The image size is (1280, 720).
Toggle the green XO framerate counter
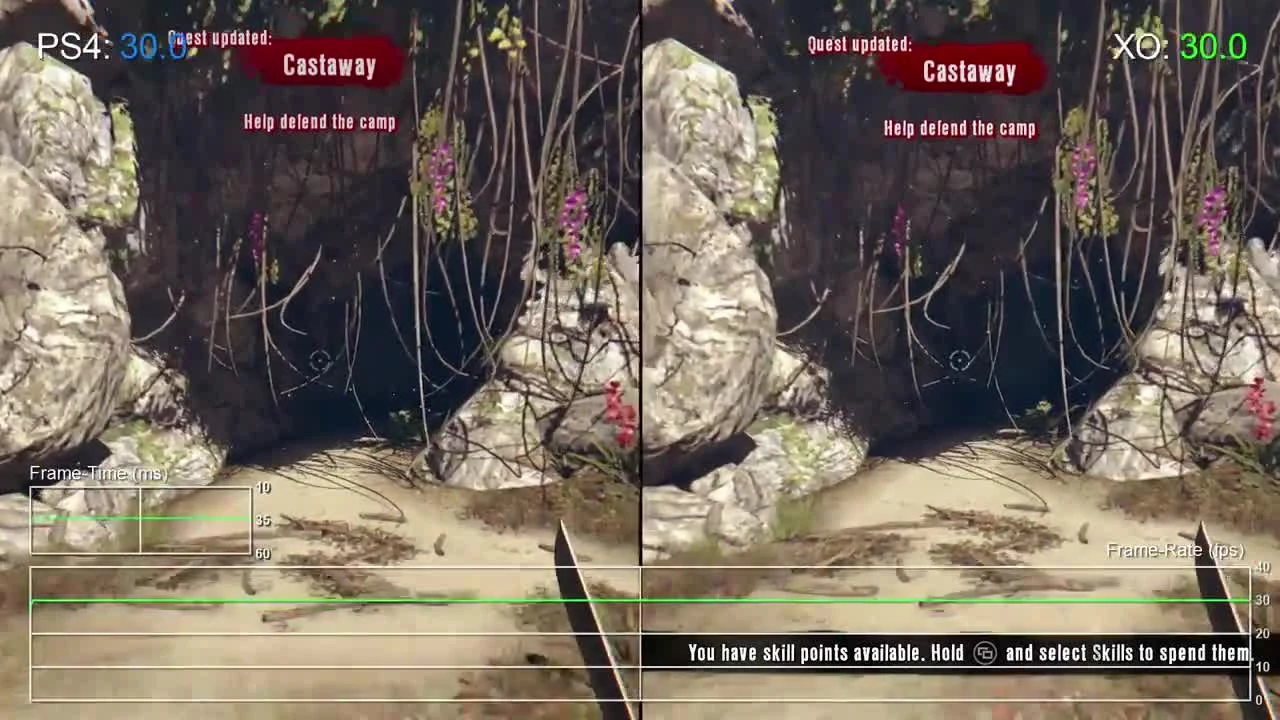(1212, 46)
